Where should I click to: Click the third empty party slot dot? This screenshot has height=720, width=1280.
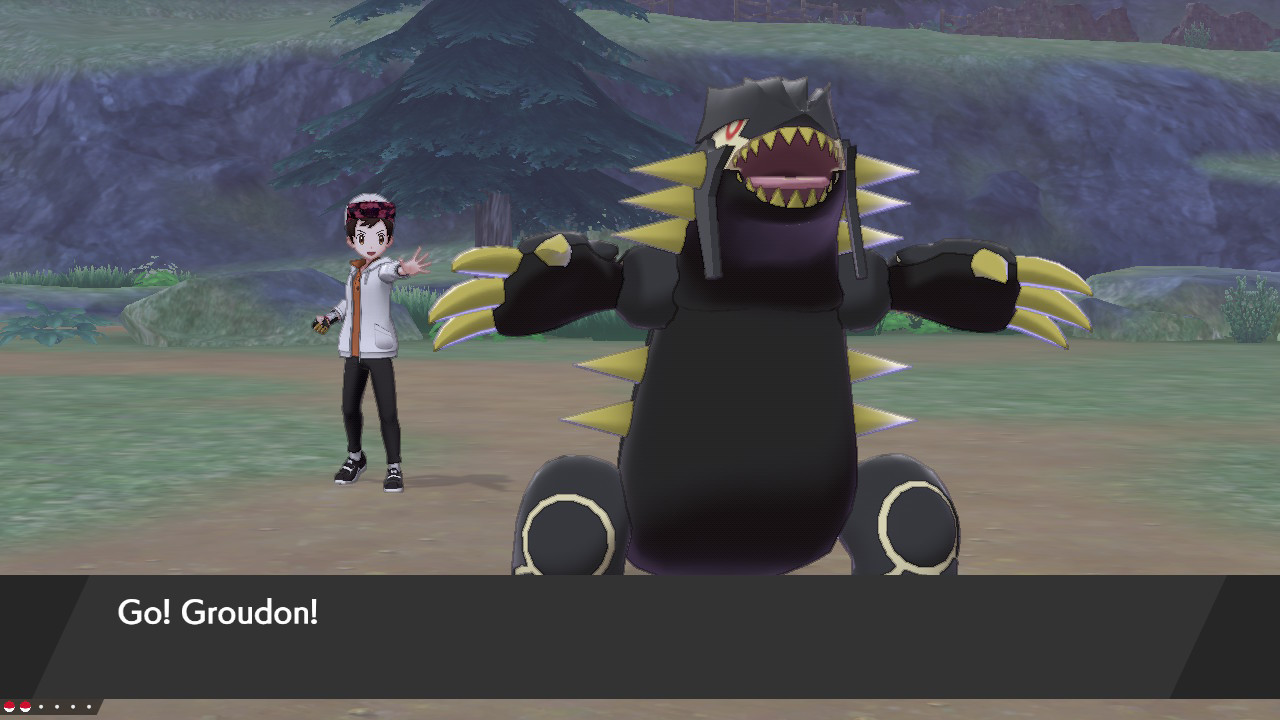click(x=73, y=707)
